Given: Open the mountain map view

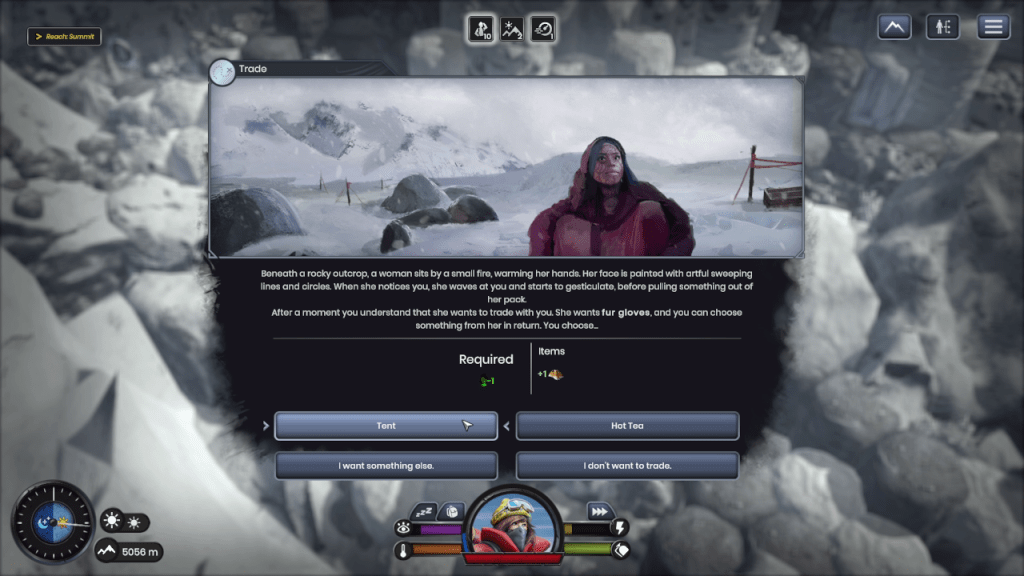Looking at the screenshot, I should coord(894,27).
